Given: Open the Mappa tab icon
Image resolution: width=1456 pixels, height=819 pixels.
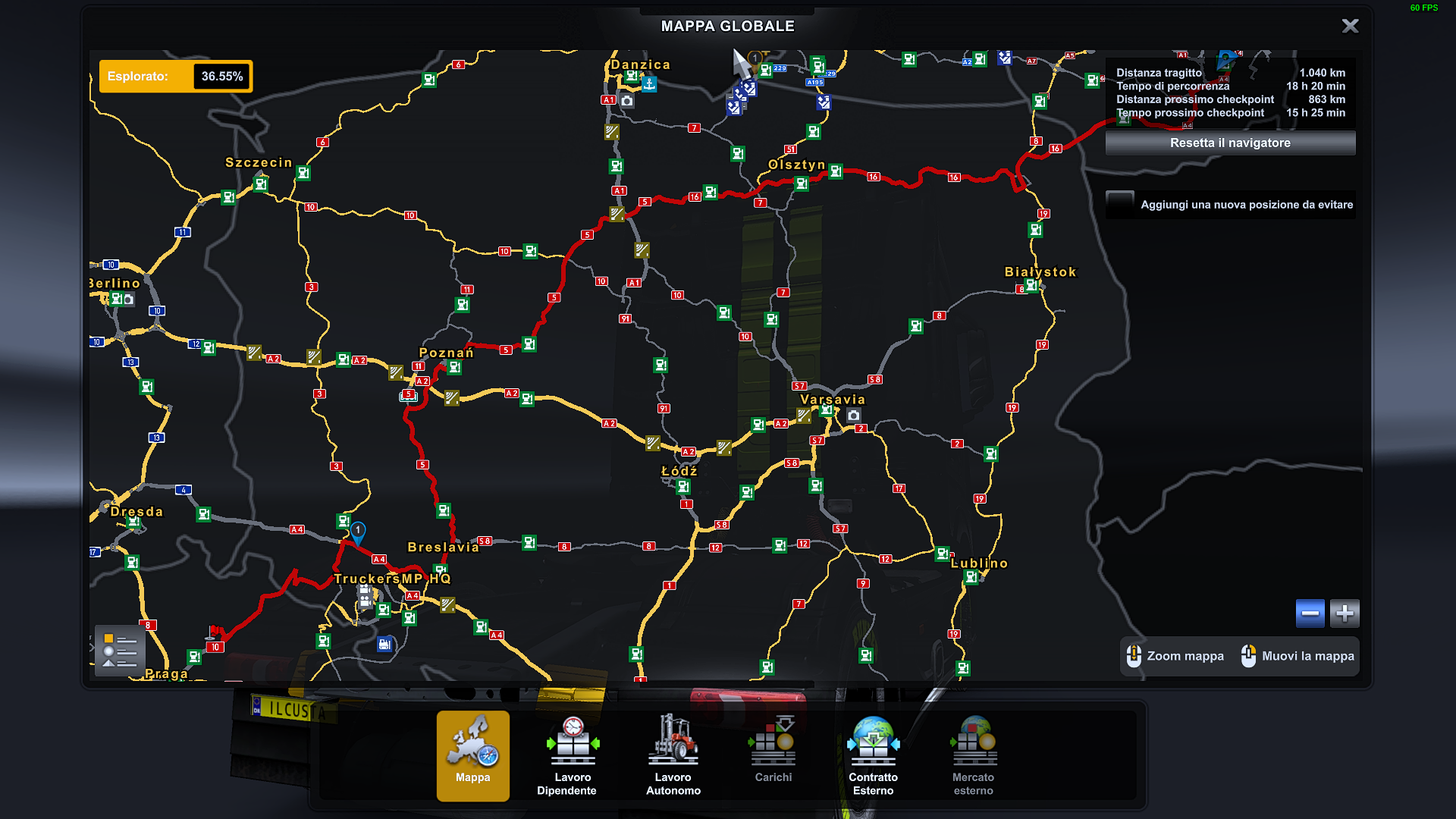Looking at the screenshot, I should click(472, 739).
